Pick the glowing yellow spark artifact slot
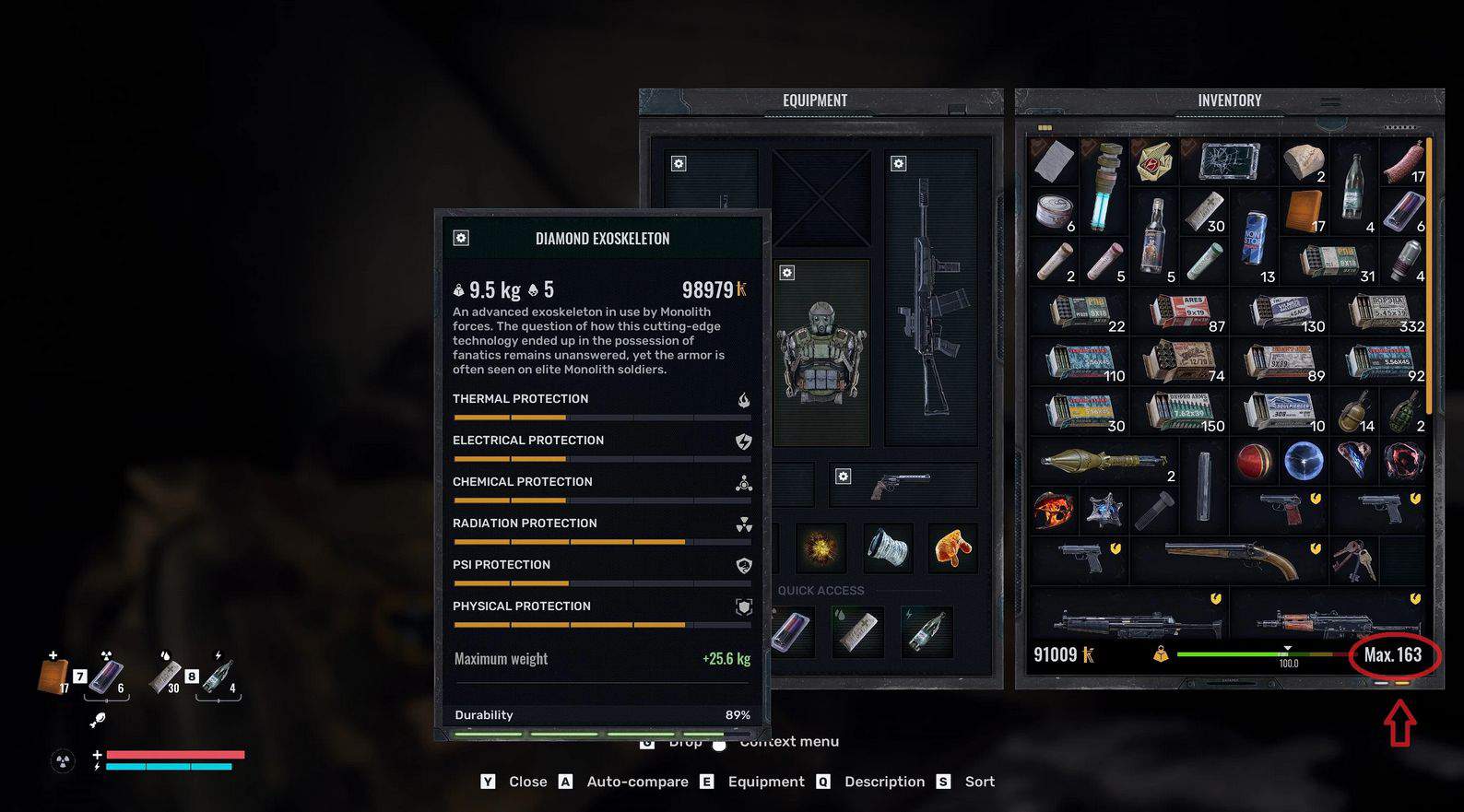 [820, 547]
